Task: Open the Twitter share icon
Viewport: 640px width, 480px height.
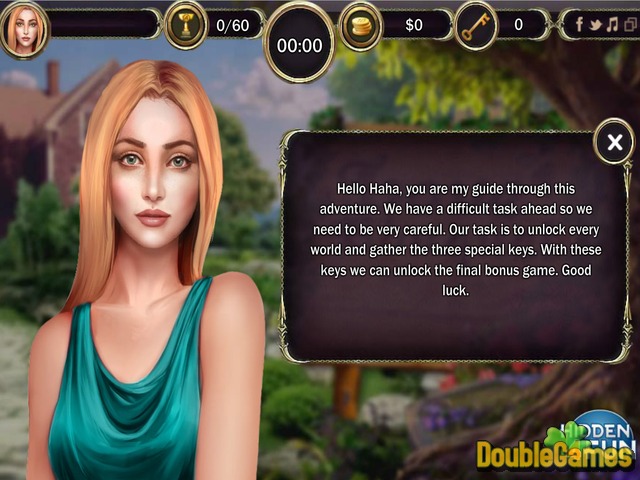Action: (594, 24)
